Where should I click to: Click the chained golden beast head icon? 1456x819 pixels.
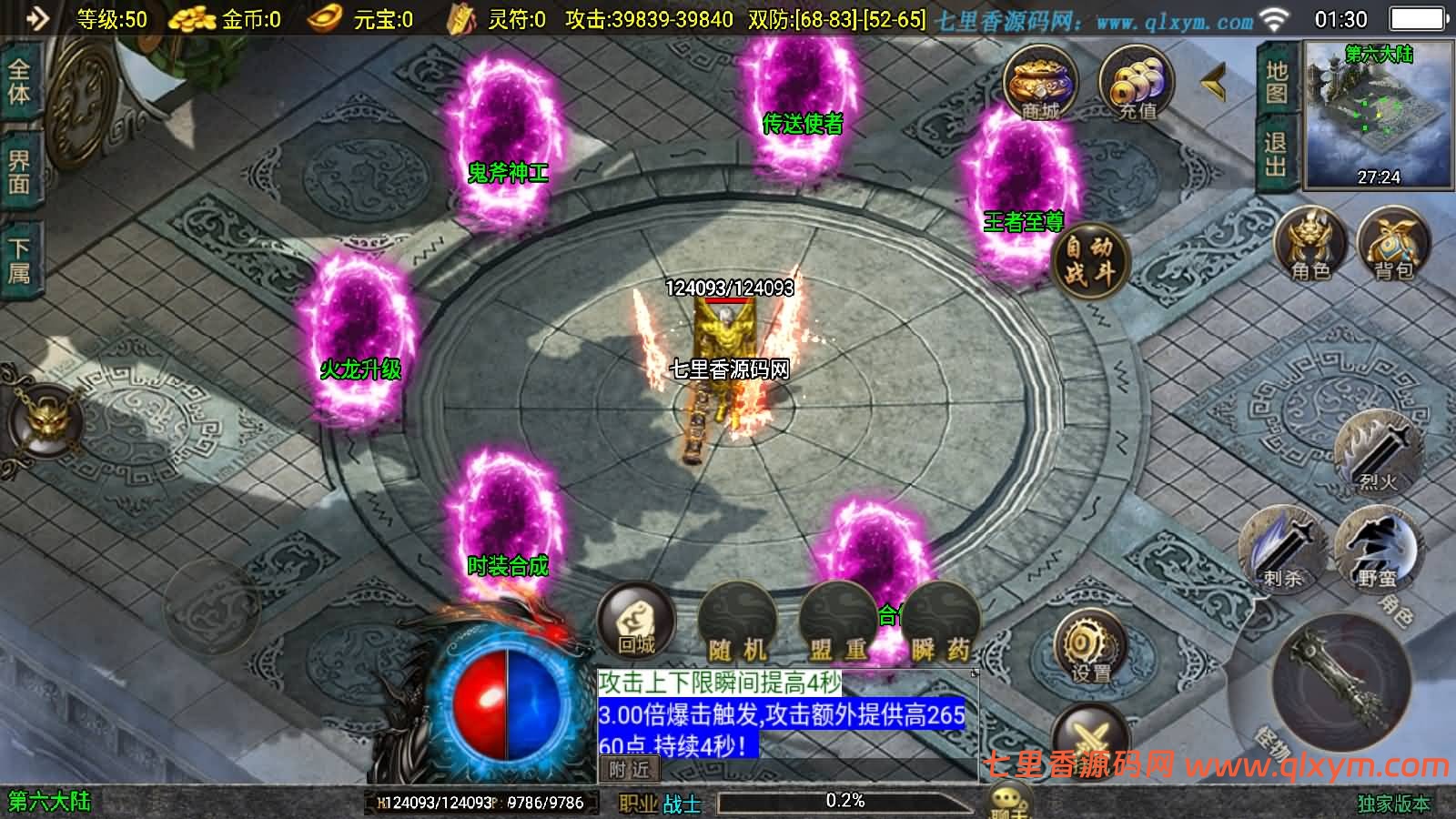[44, 420]
